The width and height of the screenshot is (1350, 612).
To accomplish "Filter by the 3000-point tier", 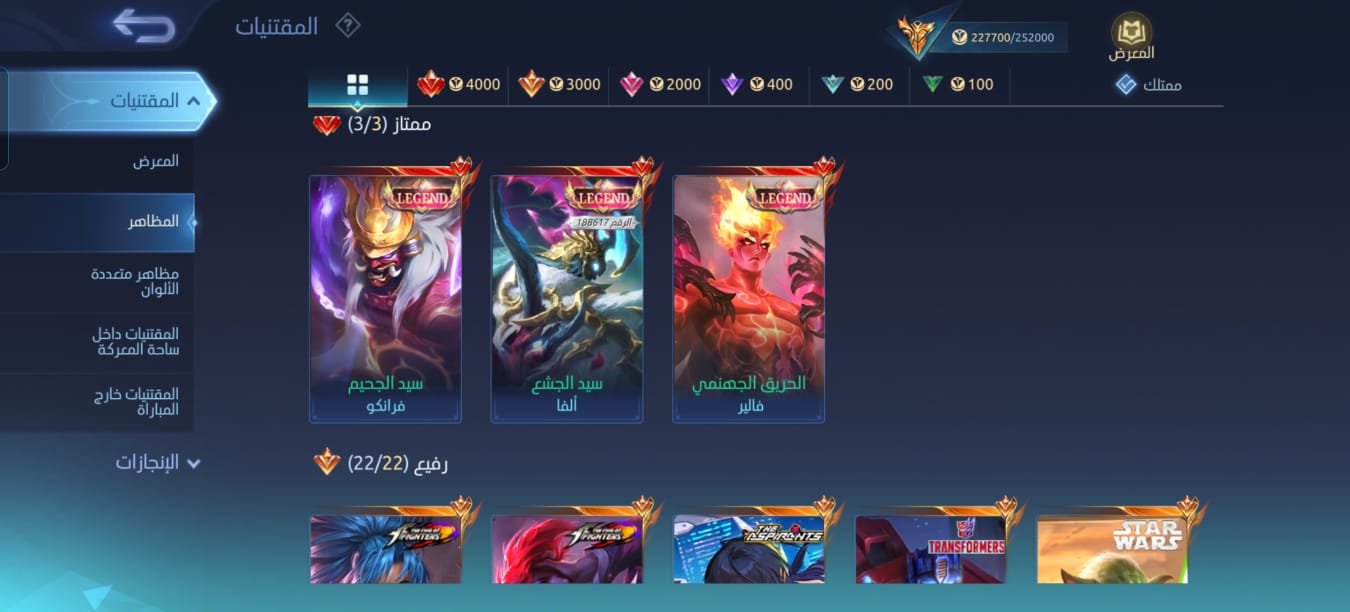I will [559, 84].
